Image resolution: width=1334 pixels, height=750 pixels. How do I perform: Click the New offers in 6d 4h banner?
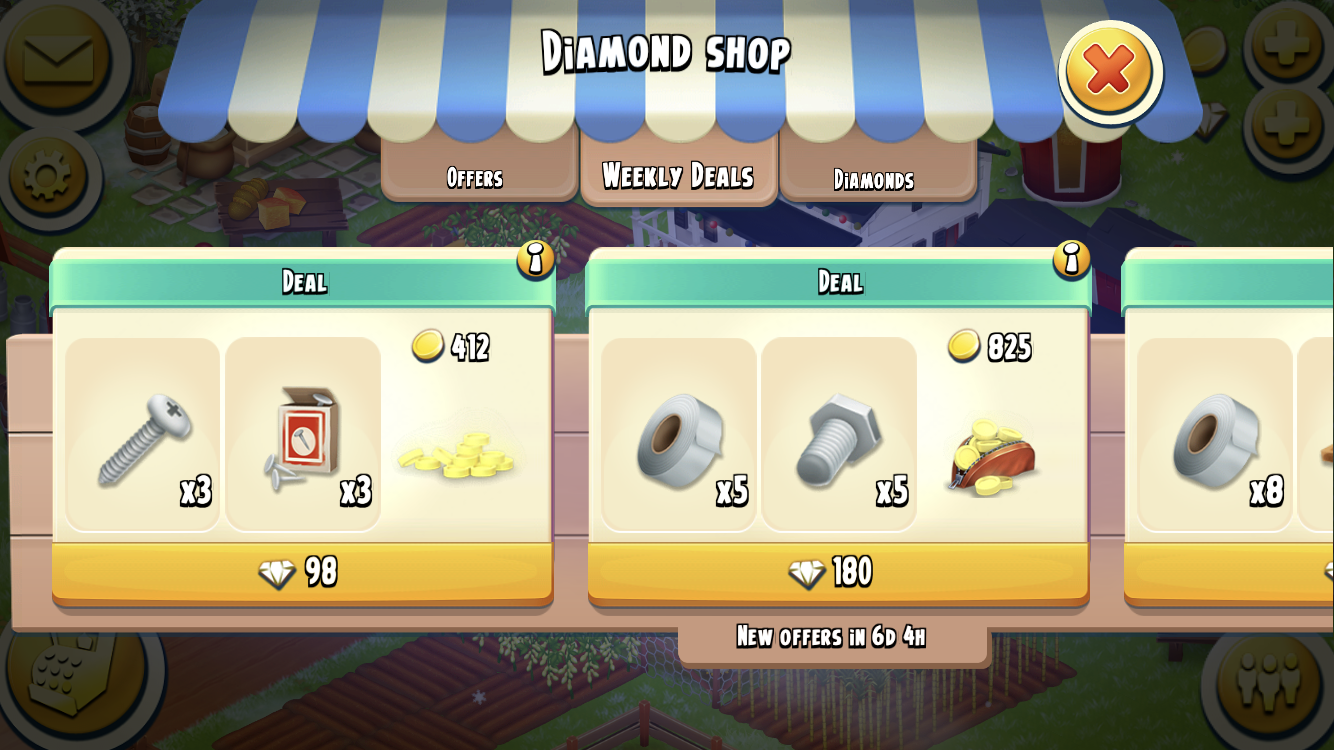tap(835, 636)
